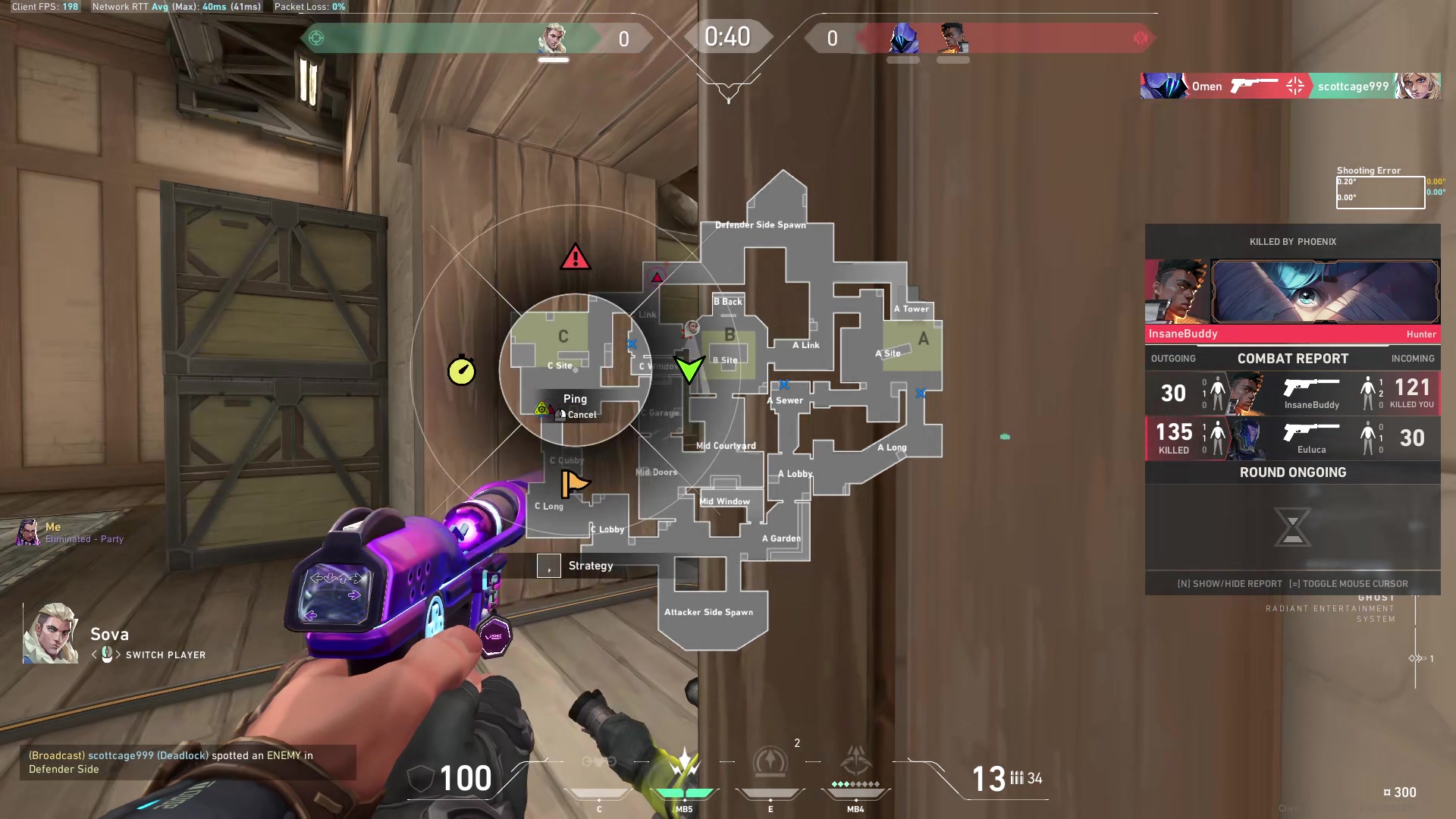1456x819 pixels.
Task: Click the blue X ping near A Sewer
Action: [x=784, y=384]
